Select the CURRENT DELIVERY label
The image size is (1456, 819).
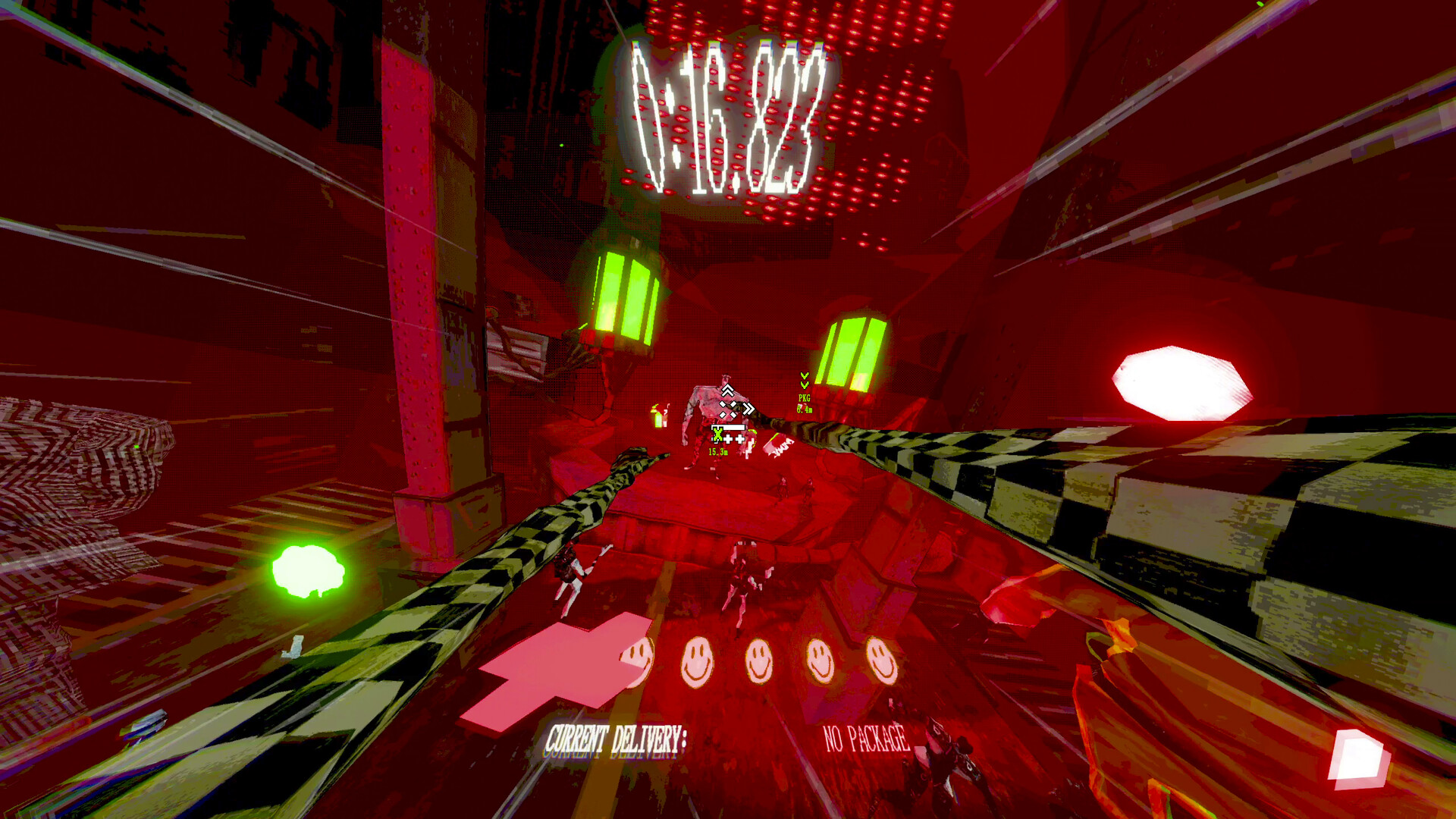coord(618,737)
